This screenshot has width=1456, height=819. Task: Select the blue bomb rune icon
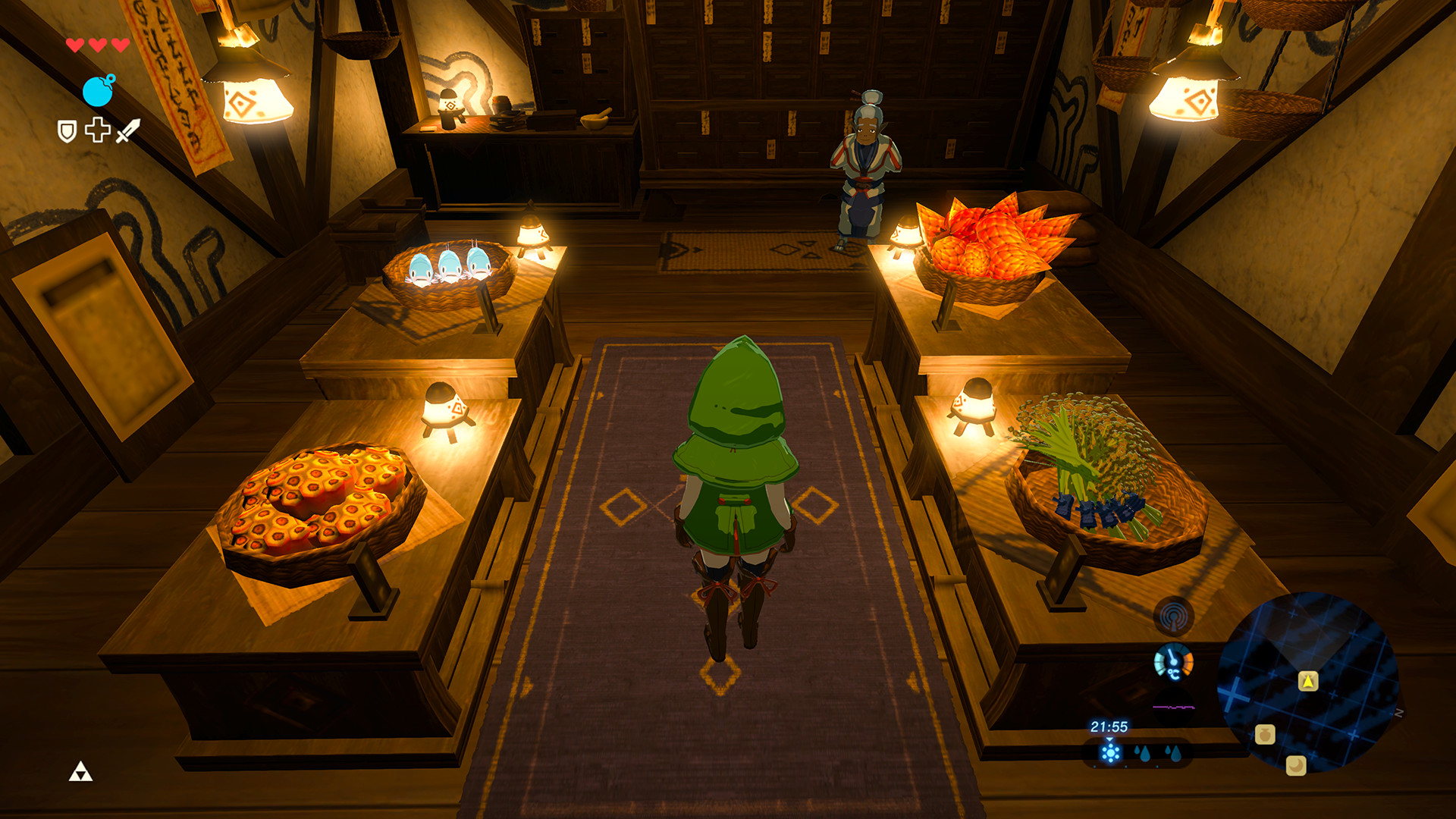point(97,90)
